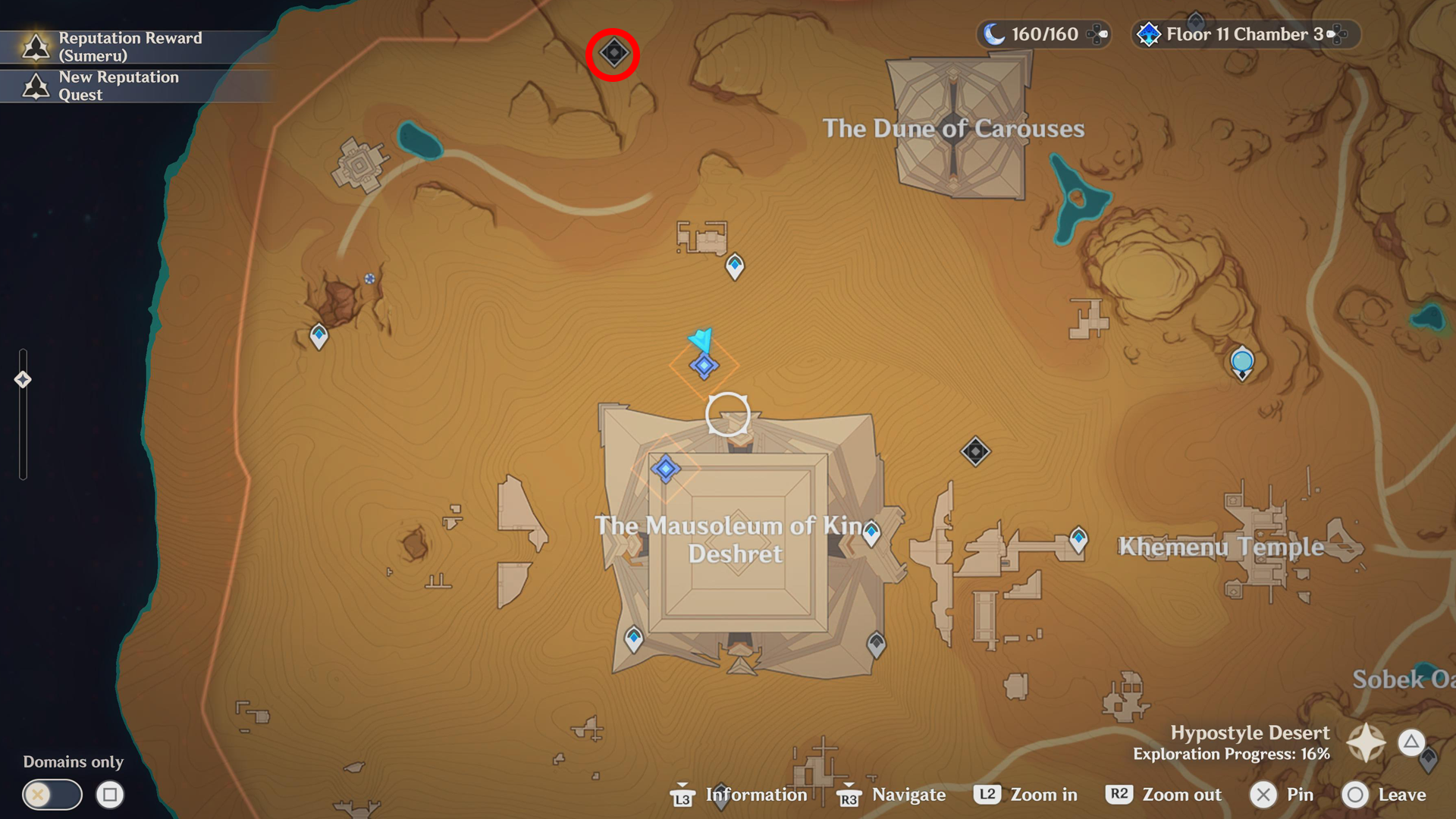This screenshot has width=1456, height=819.
Task: Click the white selection circle above the Mausoleum
Action: [x=727, y=413]
